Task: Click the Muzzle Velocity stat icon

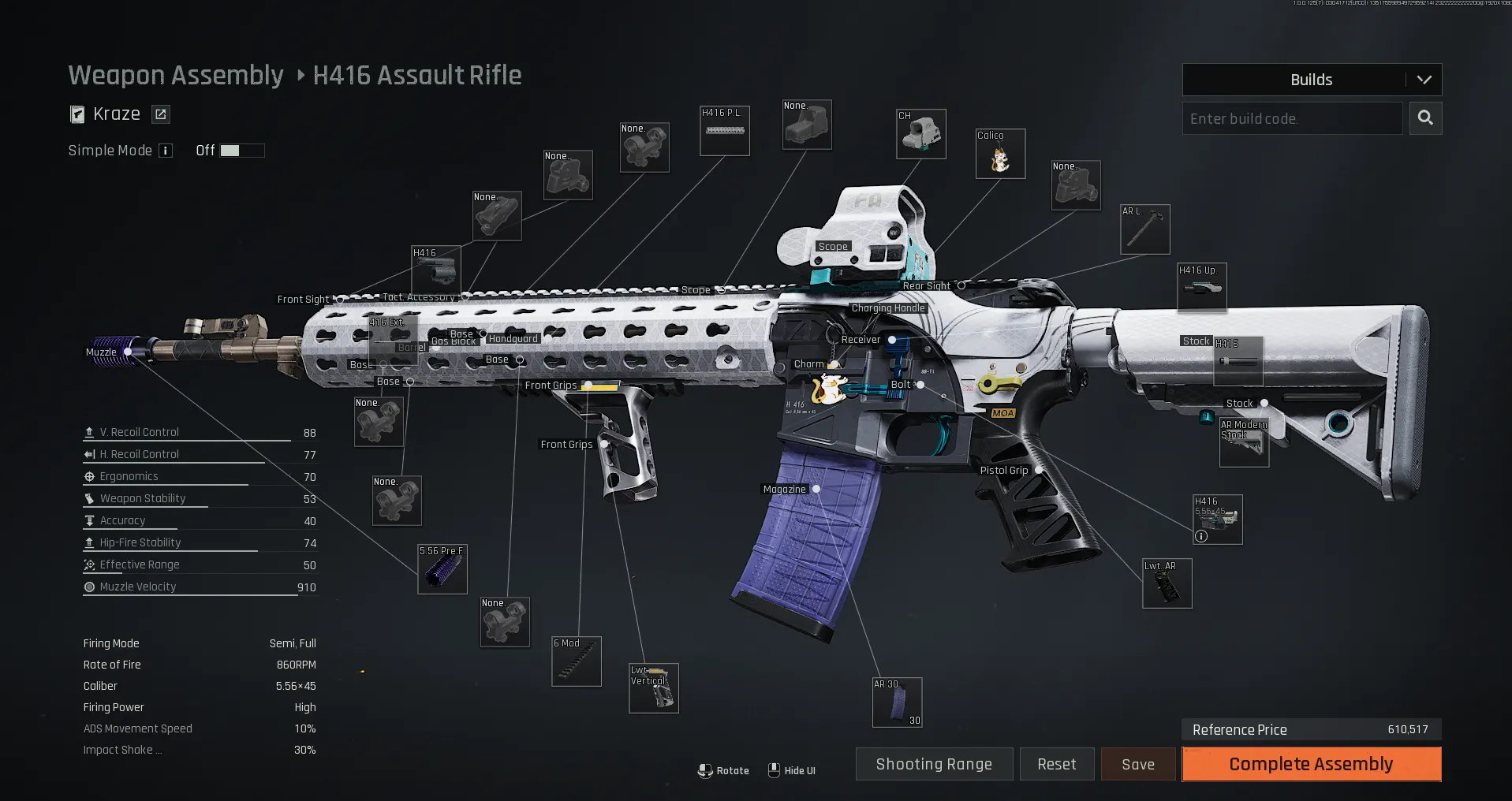Action: [88, 587]
